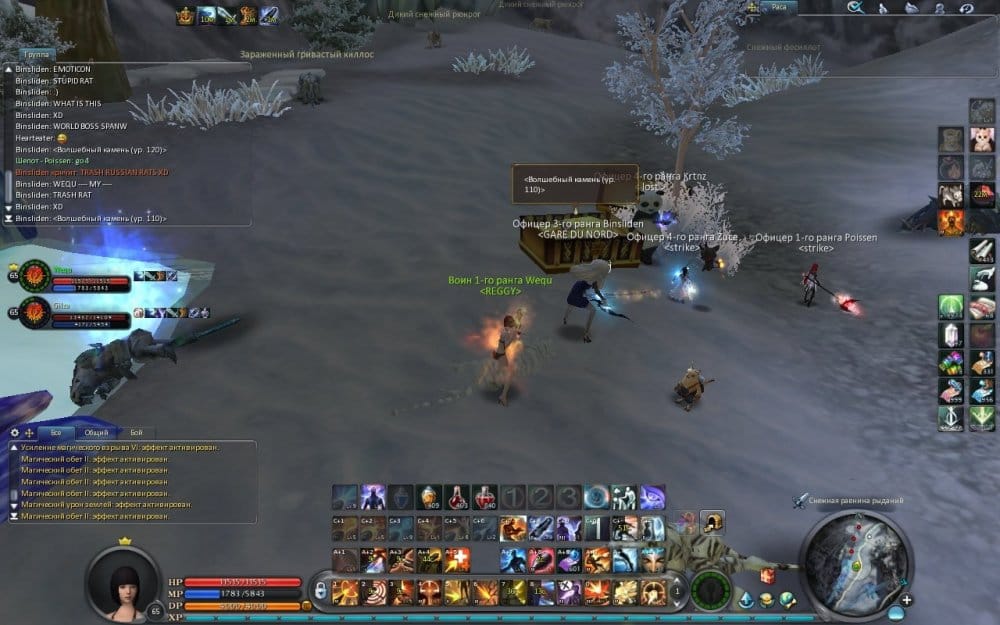This screenshot has height=625, width=1000.
Task: Activate the blue swirl skill icon
Action: (x=597, y=496)
